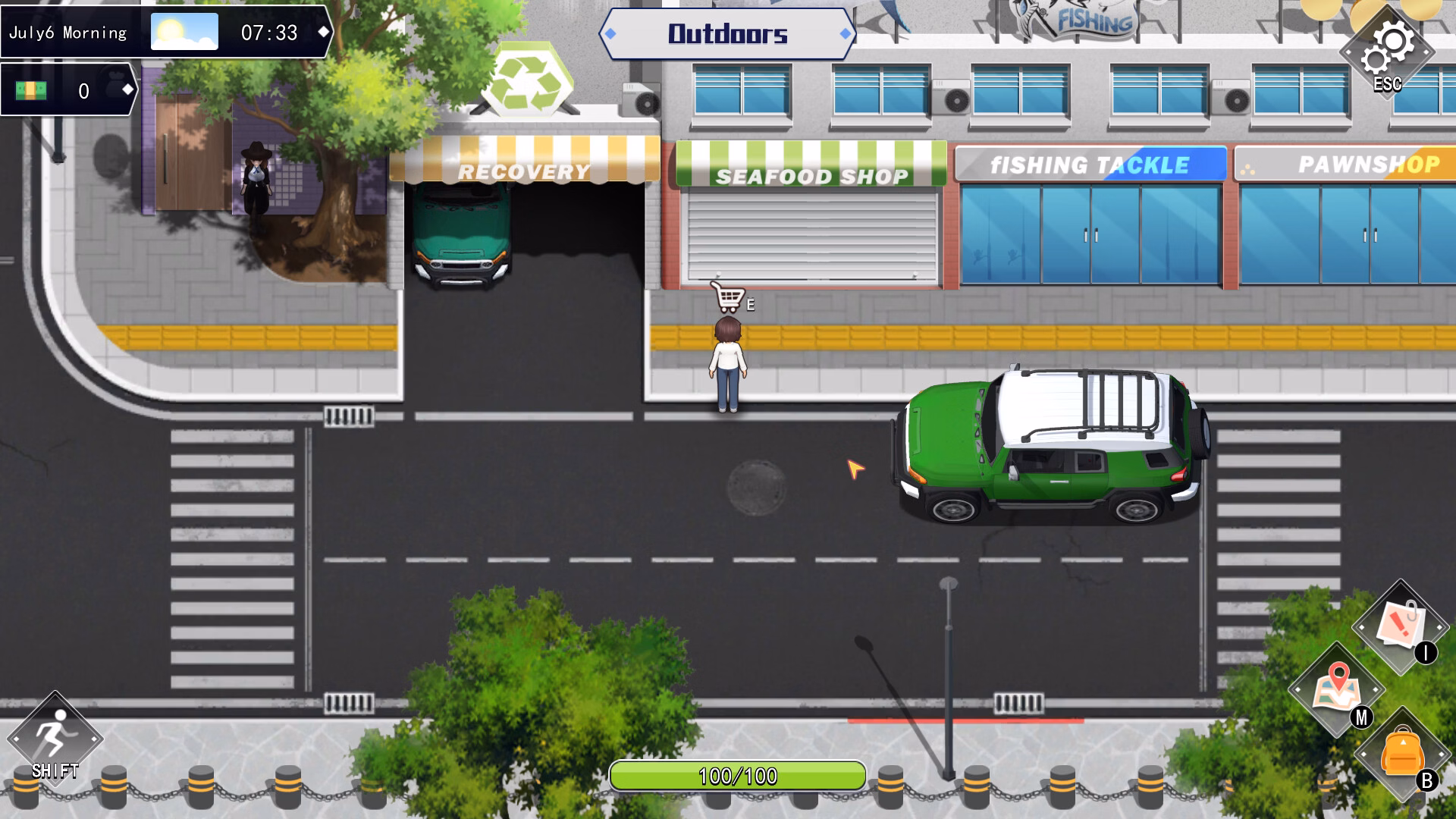Click the July6 Morning date label

(x=67, y=31)
